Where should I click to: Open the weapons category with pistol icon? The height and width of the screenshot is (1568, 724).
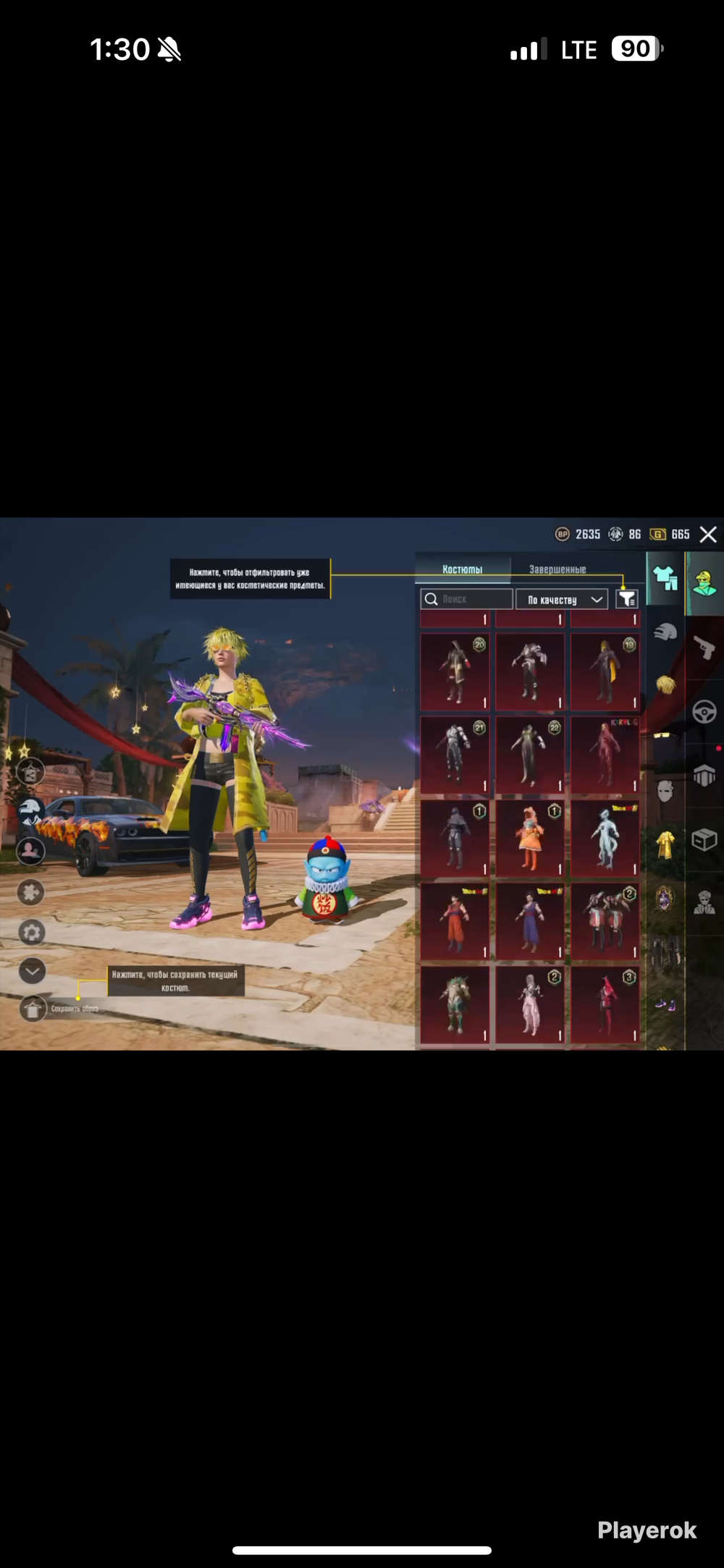point(704,647)
